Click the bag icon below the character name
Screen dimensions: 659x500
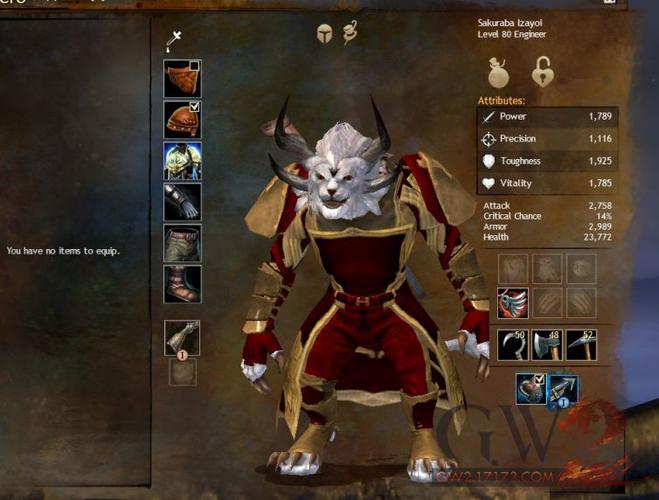coord(500,73)
